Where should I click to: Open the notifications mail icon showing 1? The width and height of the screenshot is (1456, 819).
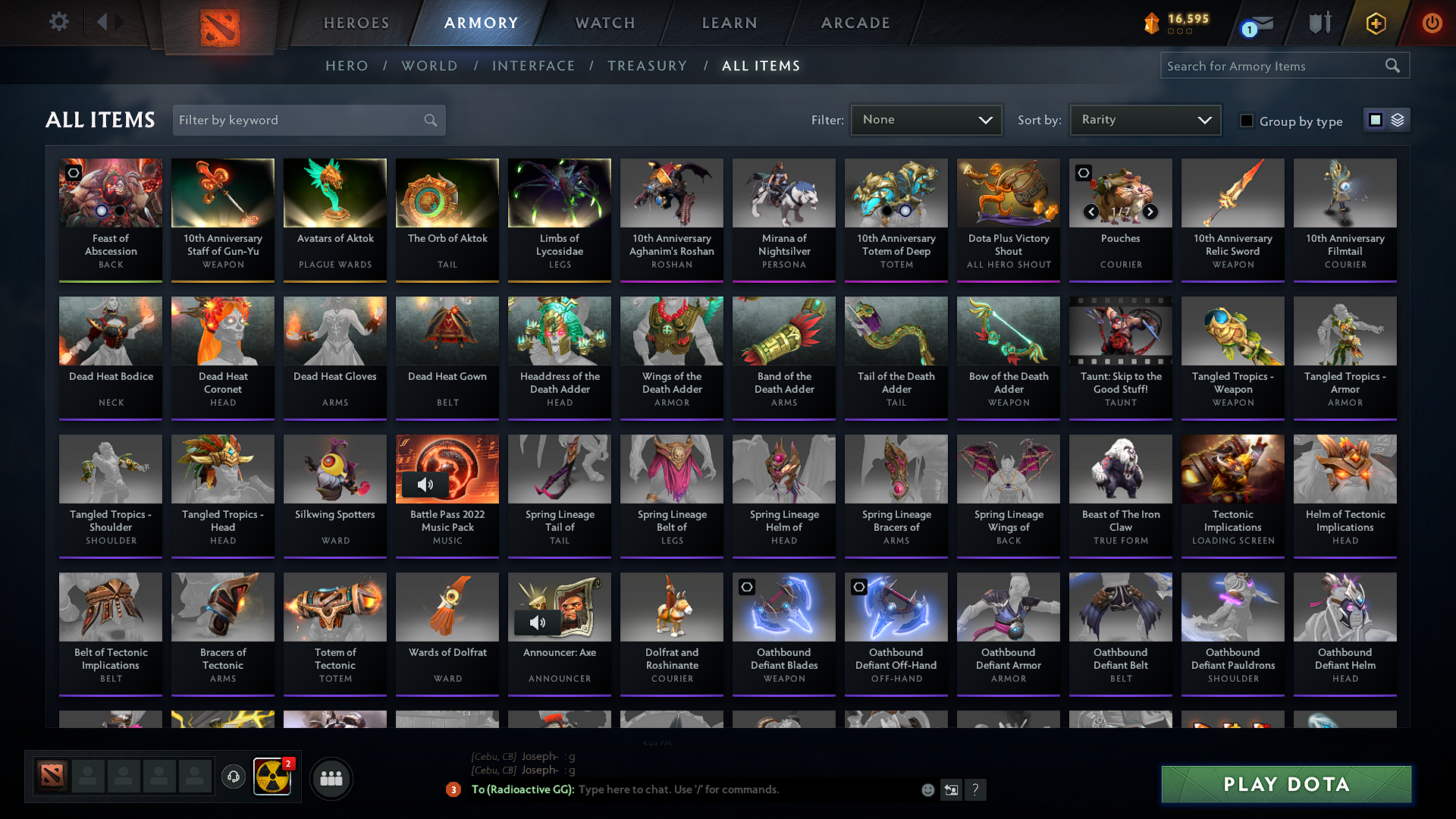pyautogui.click(x=1260, y=22)
